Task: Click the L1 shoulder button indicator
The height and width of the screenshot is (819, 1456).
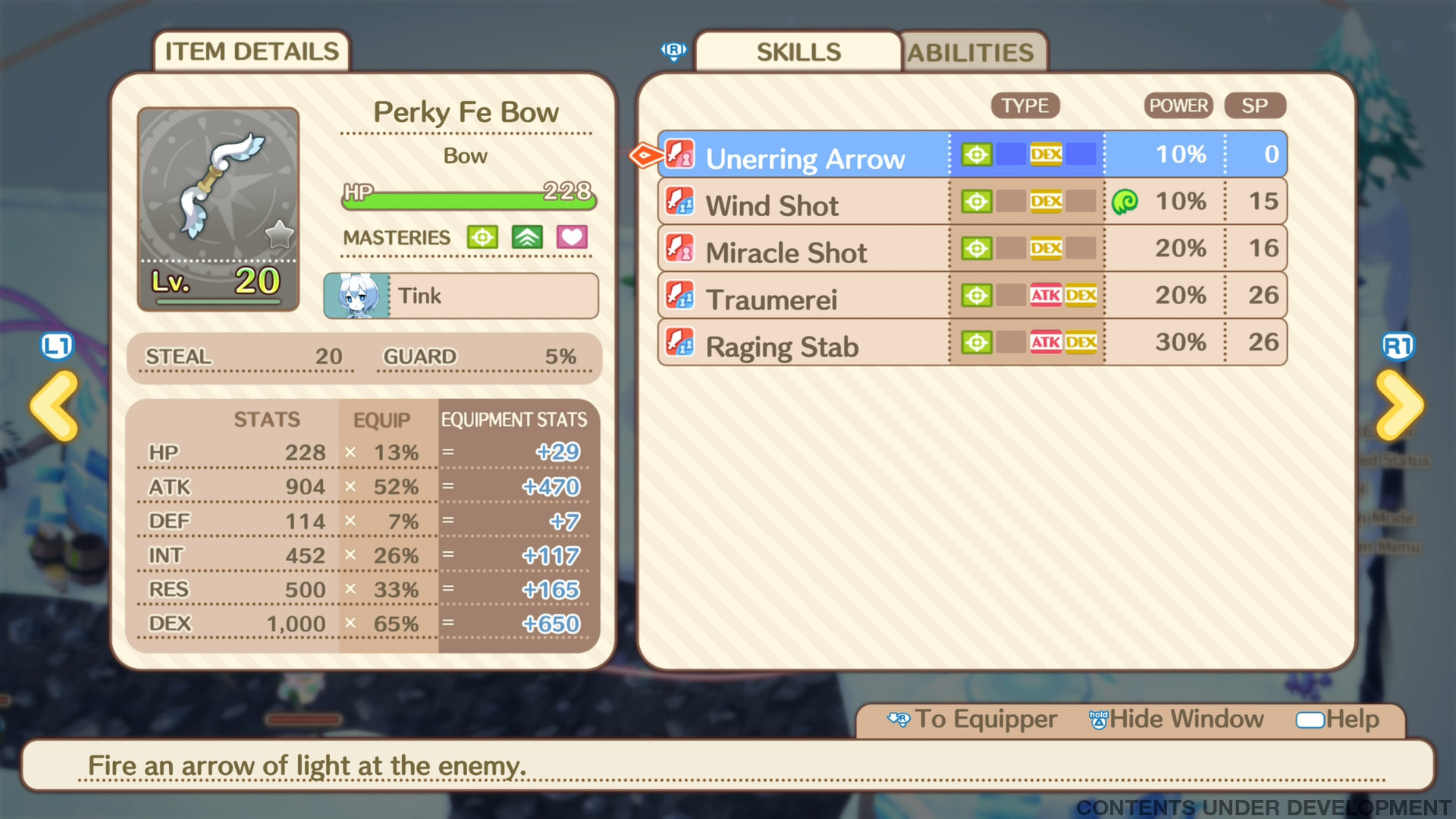Action: 58,345
